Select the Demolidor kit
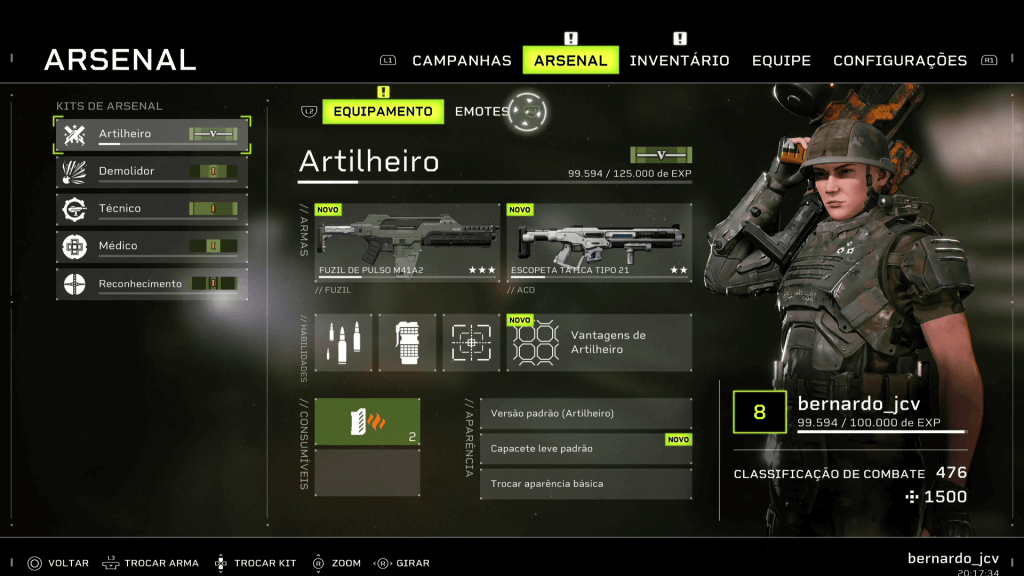The width and height of the screenshot is (1024, 576). pyautogui.click(x=152, y=172)
